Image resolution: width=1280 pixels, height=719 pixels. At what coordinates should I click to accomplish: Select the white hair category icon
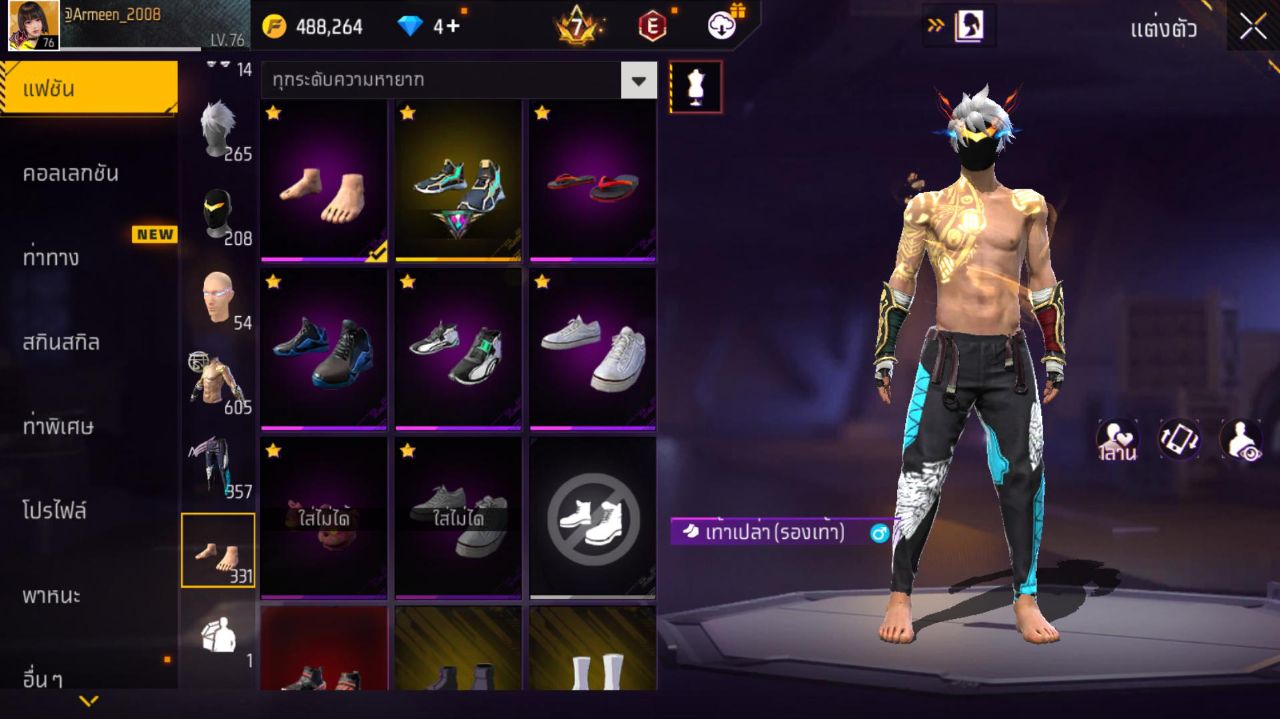tap(217, 130)
